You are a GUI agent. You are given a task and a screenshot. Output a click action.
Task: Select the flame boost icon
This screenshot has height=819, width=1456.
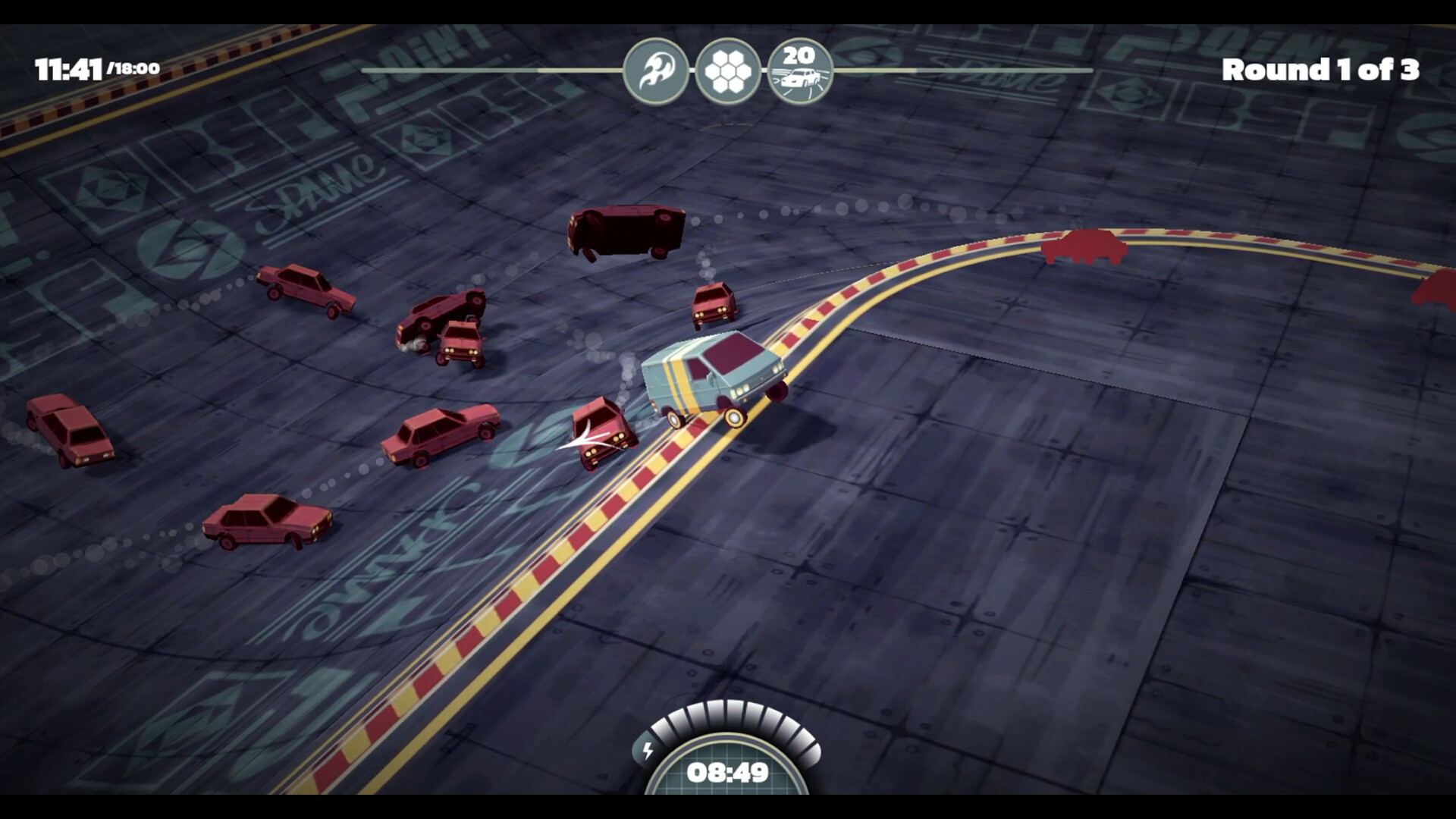tap(657, 68)
